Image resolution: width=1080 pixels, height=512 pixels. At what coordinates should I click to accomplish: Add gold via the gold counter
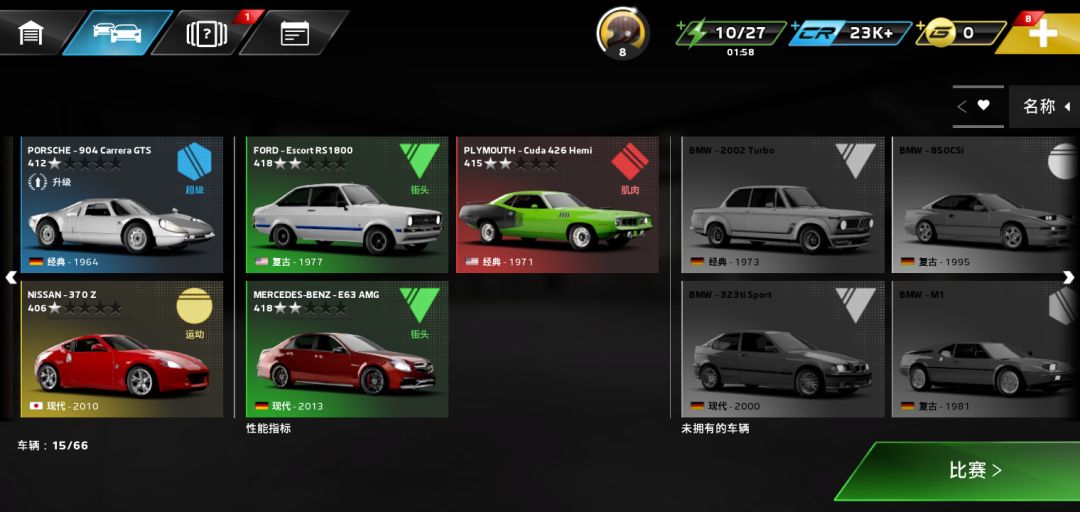pyautogui.click(x=960, y=33)
